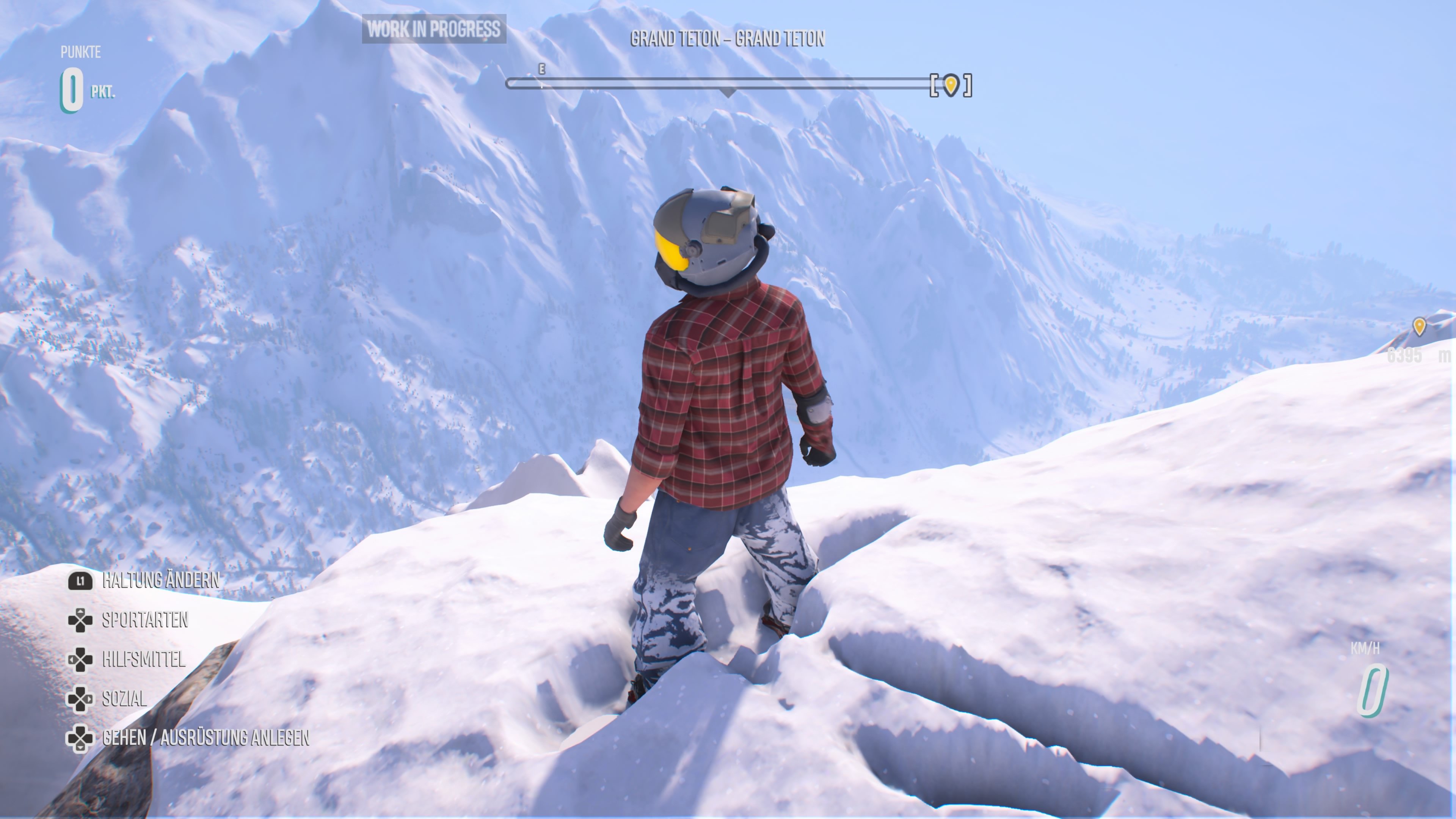1456x819 pixels.
Task: Open the Hilfsmittel selection
Action: pos(144,660)
